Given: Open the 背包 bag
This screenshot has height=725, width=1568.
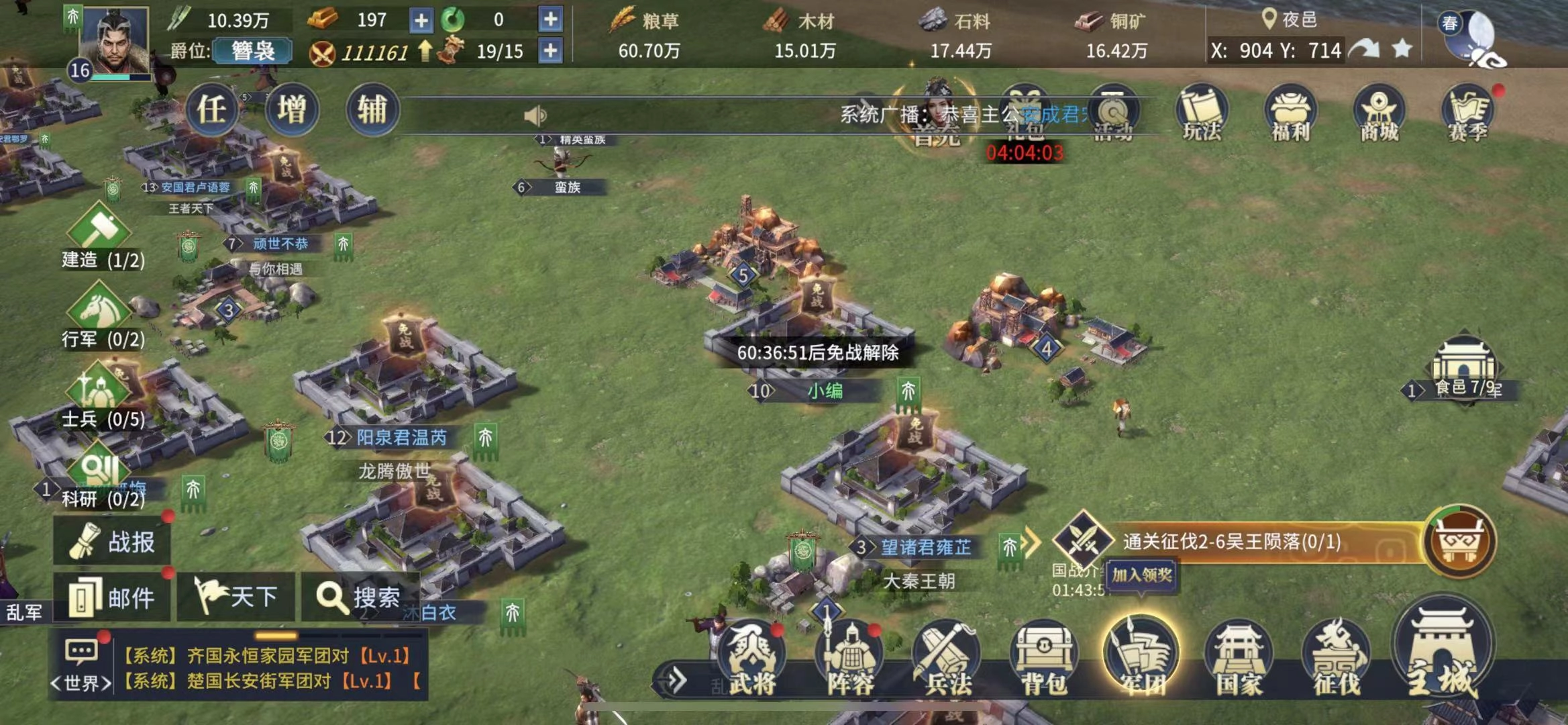Looking at the screenshot, I should point(1044,658).
